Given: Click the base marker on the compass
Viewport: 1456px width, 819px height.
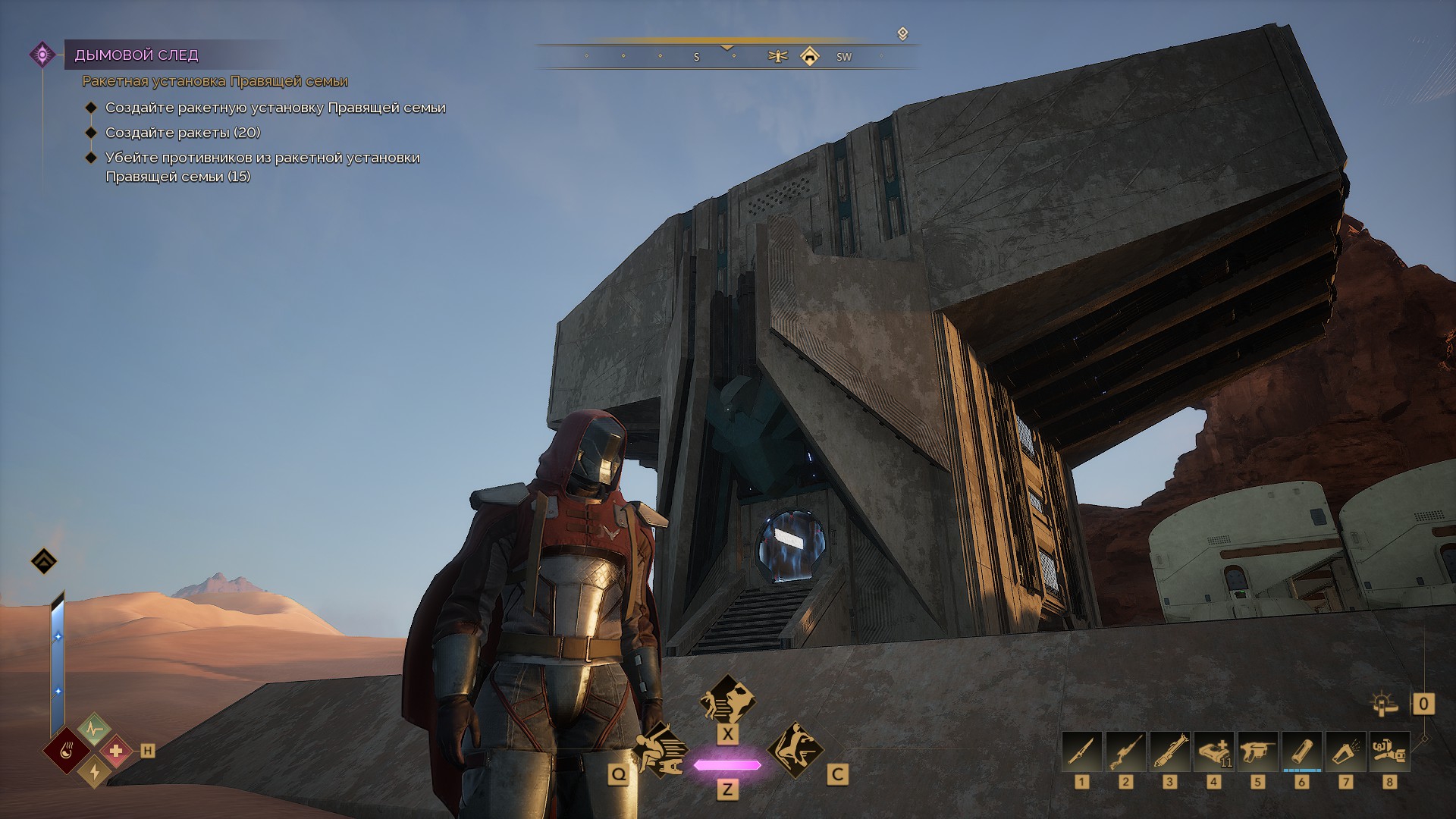Looking at the screenshot, I should (810, 56).
